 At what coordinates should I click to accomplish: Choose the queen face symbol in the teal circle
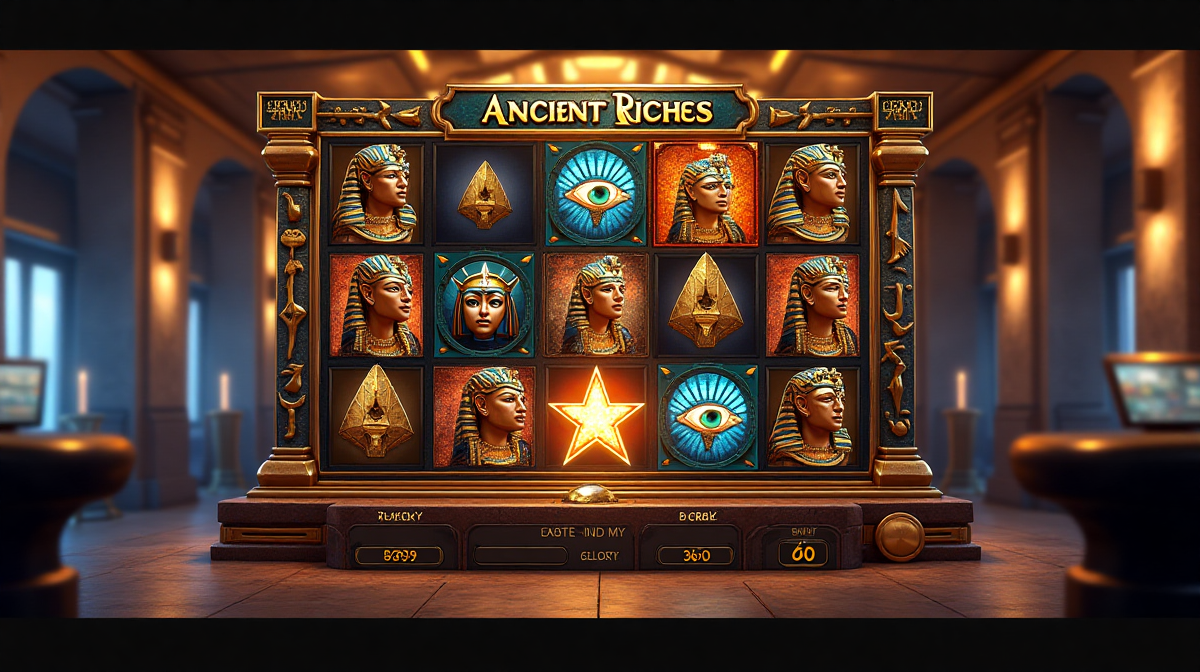484,304
